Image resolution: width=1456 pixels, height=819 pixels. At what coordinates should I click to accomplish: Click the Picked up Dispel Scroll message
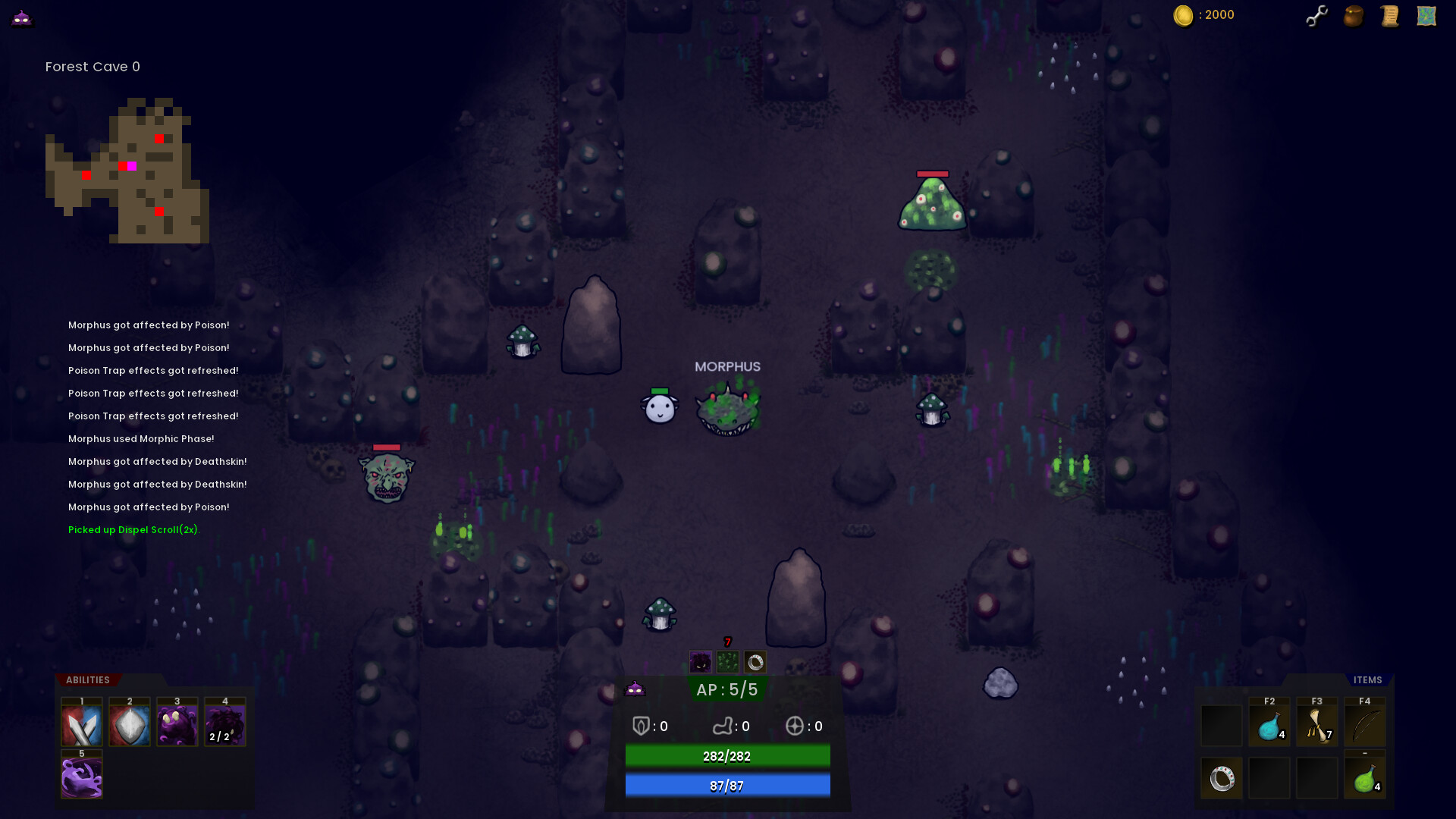[x=133, y=529]
